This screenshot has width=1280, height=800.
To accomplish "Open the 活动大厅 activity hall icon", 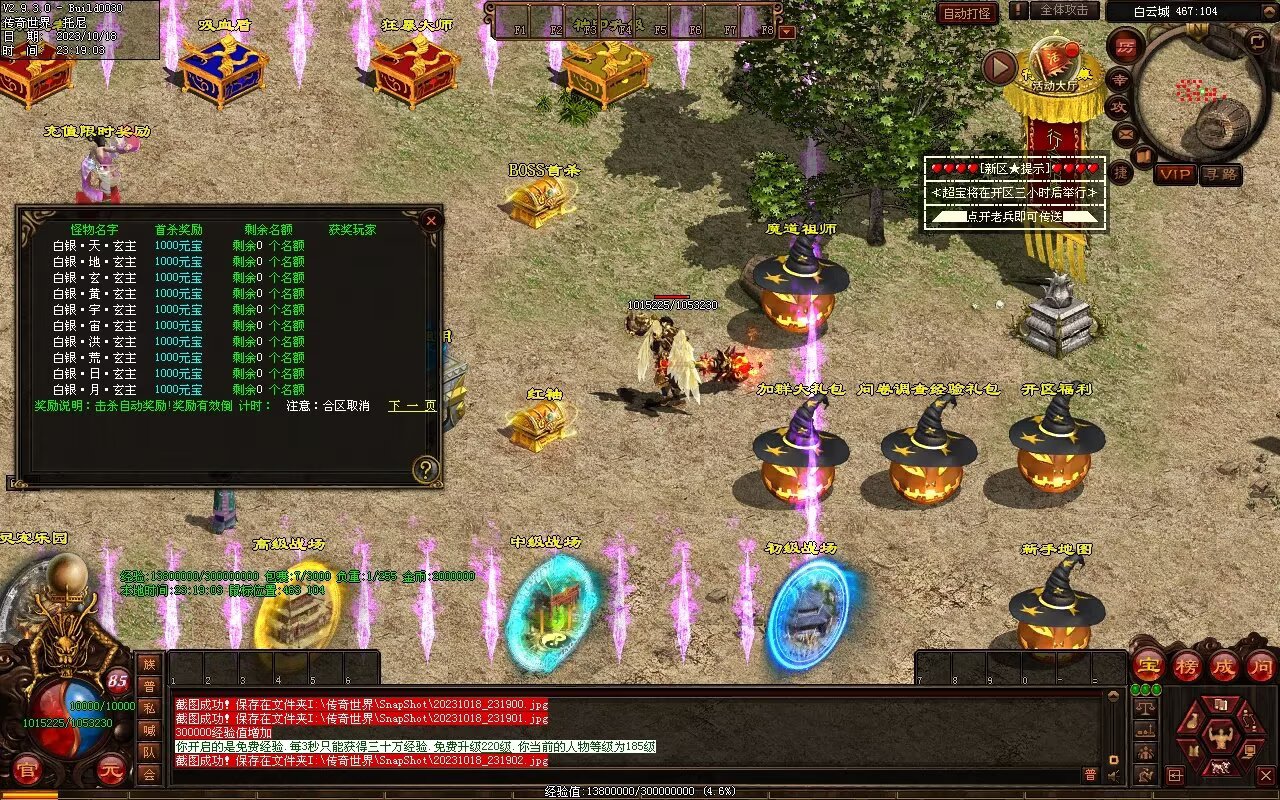I will pos(1053,70).
